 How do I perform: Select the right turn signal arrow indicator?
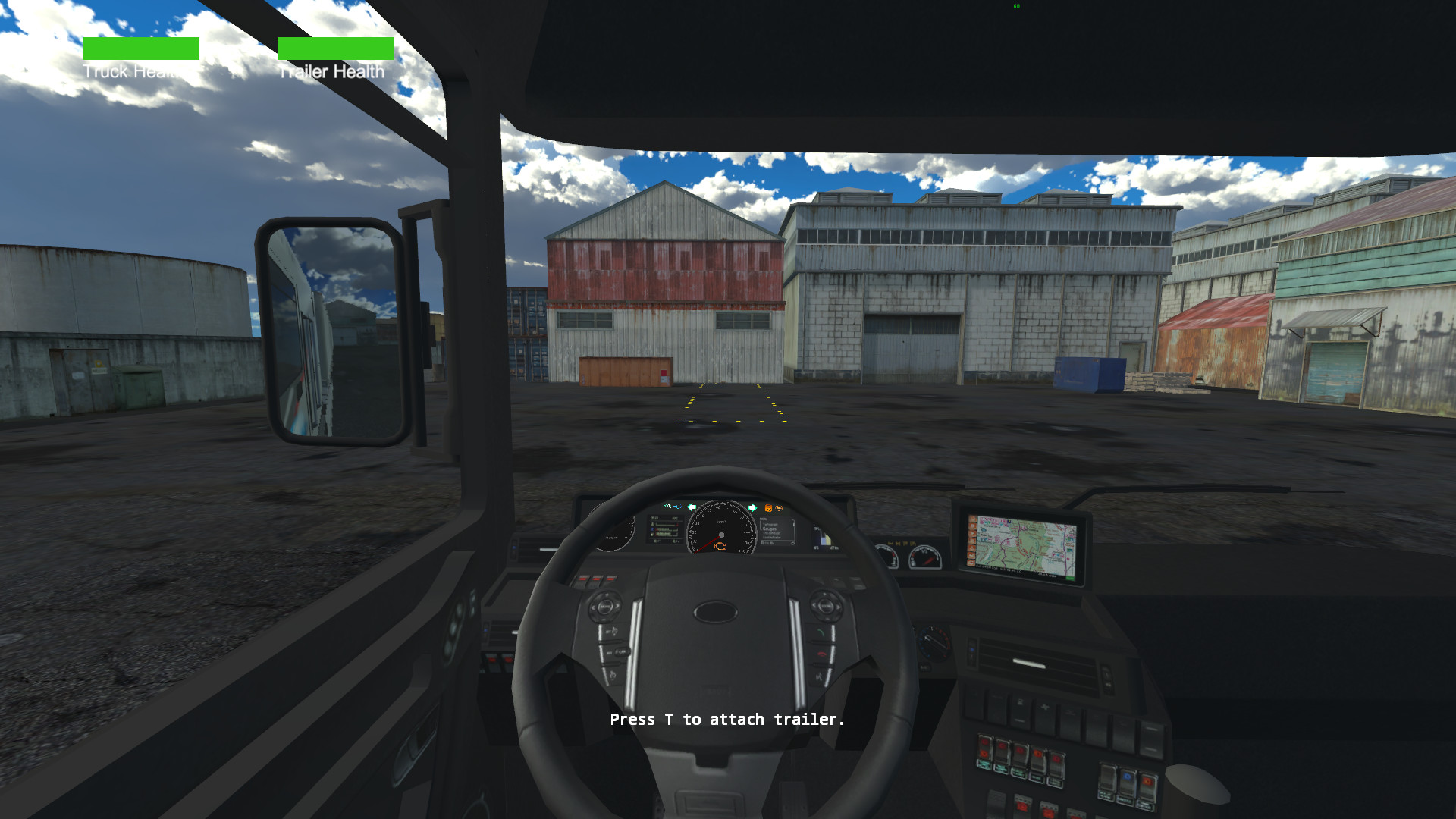pos(752,507)
